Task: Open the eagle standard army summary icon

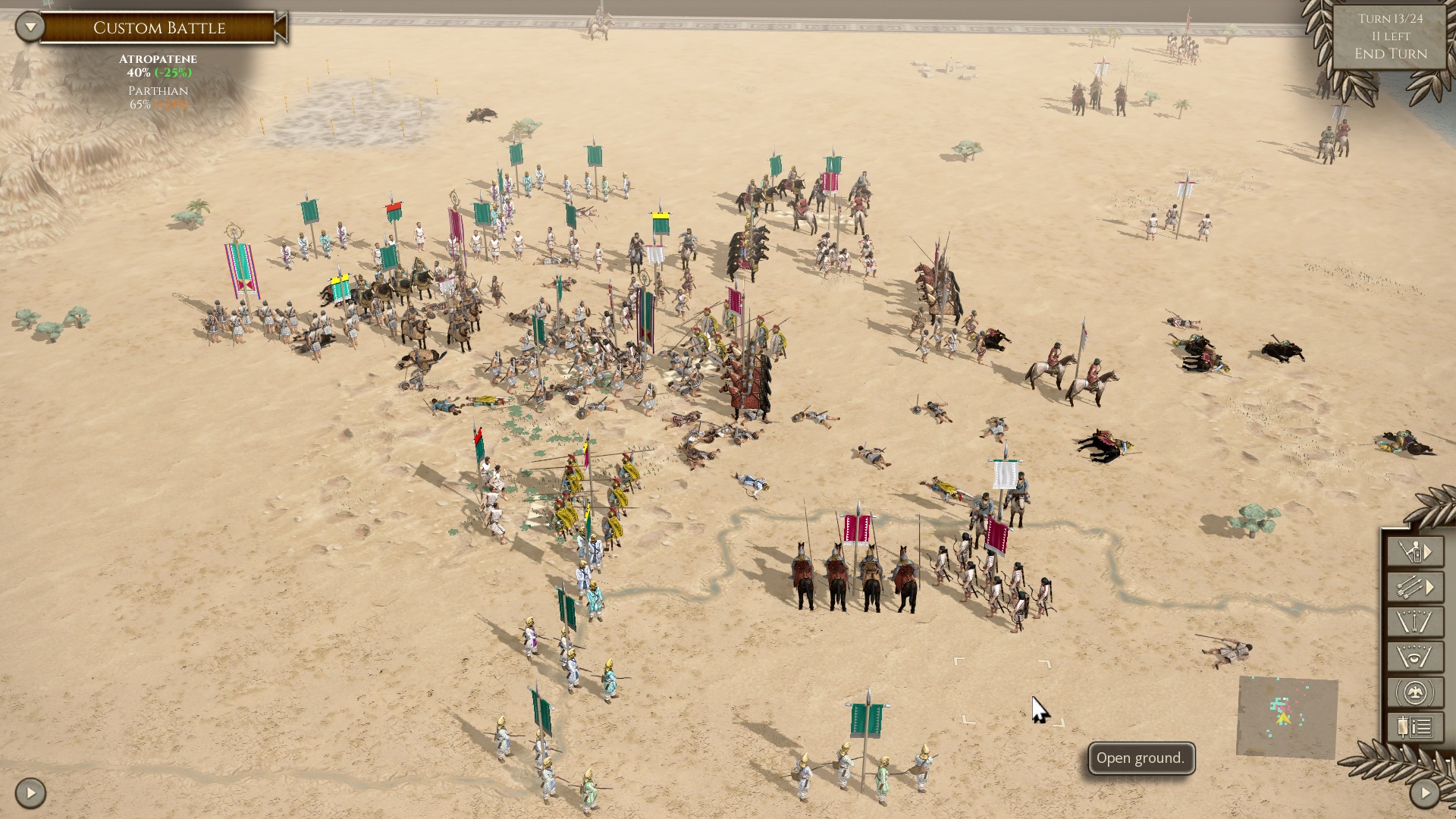Action: (1414, 690)
